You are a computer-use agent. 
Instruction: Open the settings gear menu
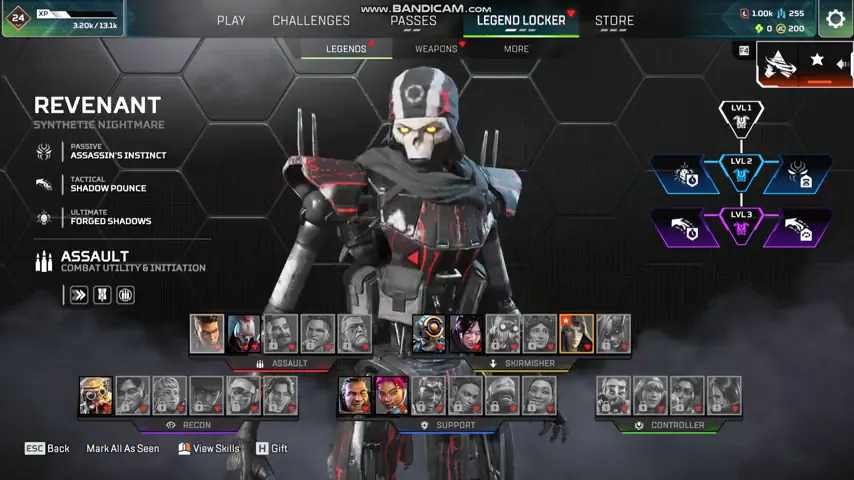click(x=835, y=19)
